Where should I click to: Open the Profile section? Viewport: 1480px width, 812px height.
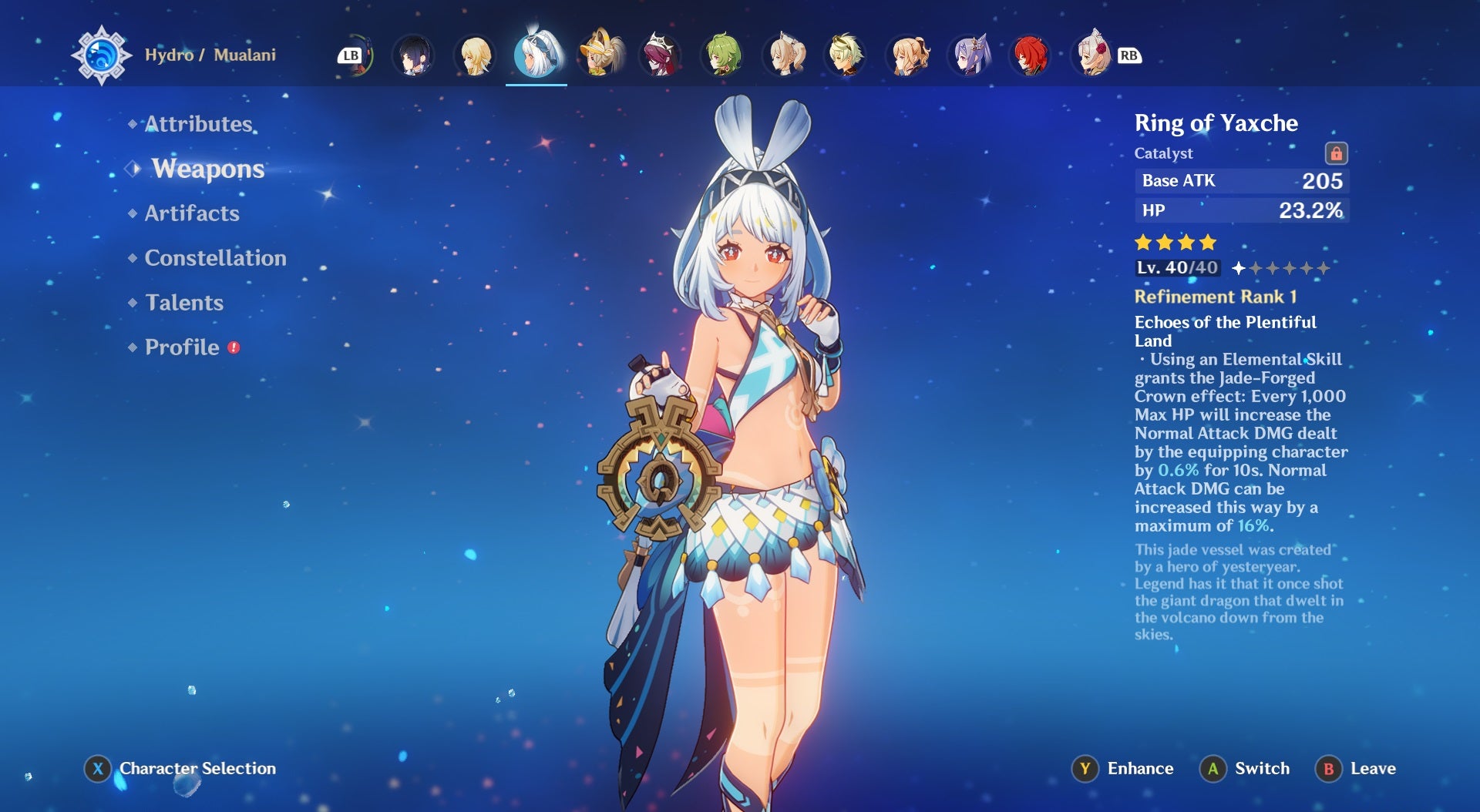pos(184,347)
